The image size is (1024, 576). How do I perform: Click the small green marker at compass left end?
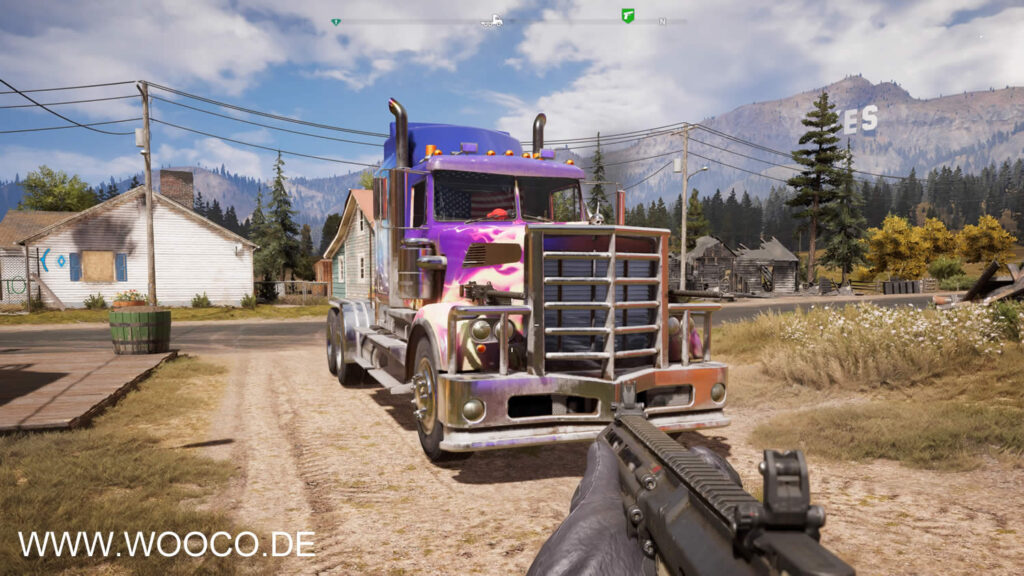[x=336, y=21]
